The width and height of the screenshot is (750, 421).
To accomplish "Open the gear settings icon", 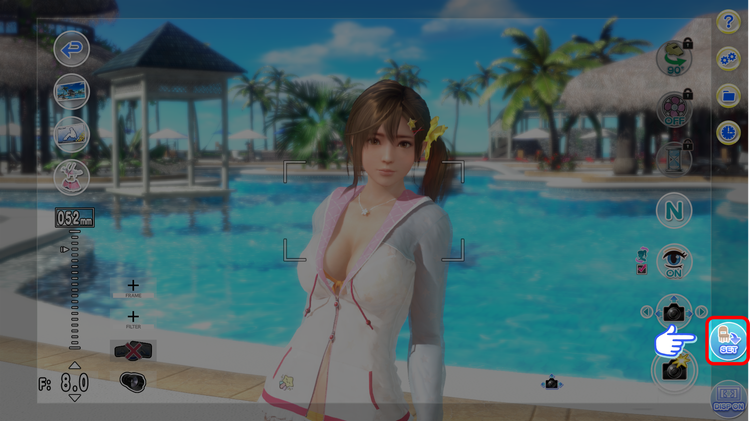I will [x=729, y=60].
